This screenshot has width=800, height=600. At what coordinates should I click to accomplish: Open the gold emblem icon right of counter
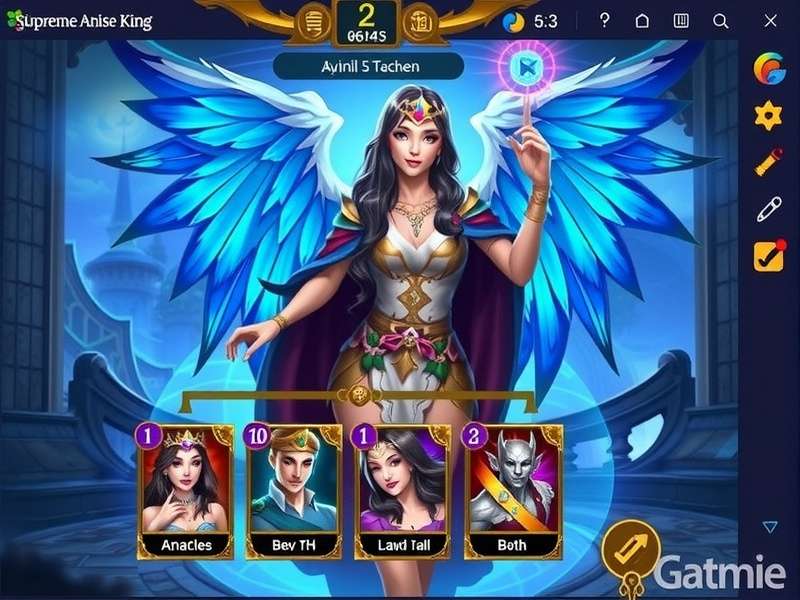[x=421, y=21]
